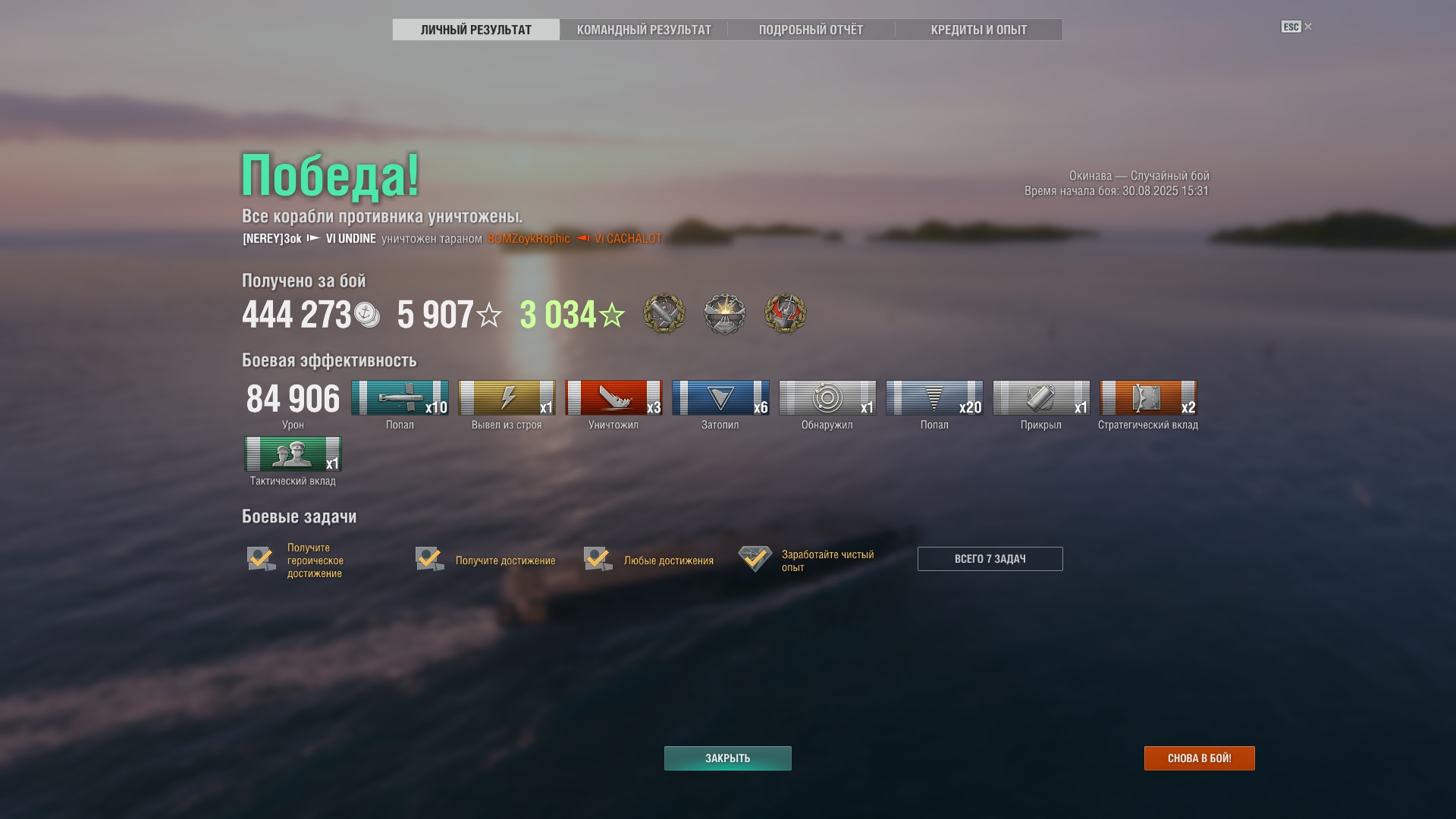Show the Подробный отчёт tab
The image size is (1456, 819).
point(811,30)
